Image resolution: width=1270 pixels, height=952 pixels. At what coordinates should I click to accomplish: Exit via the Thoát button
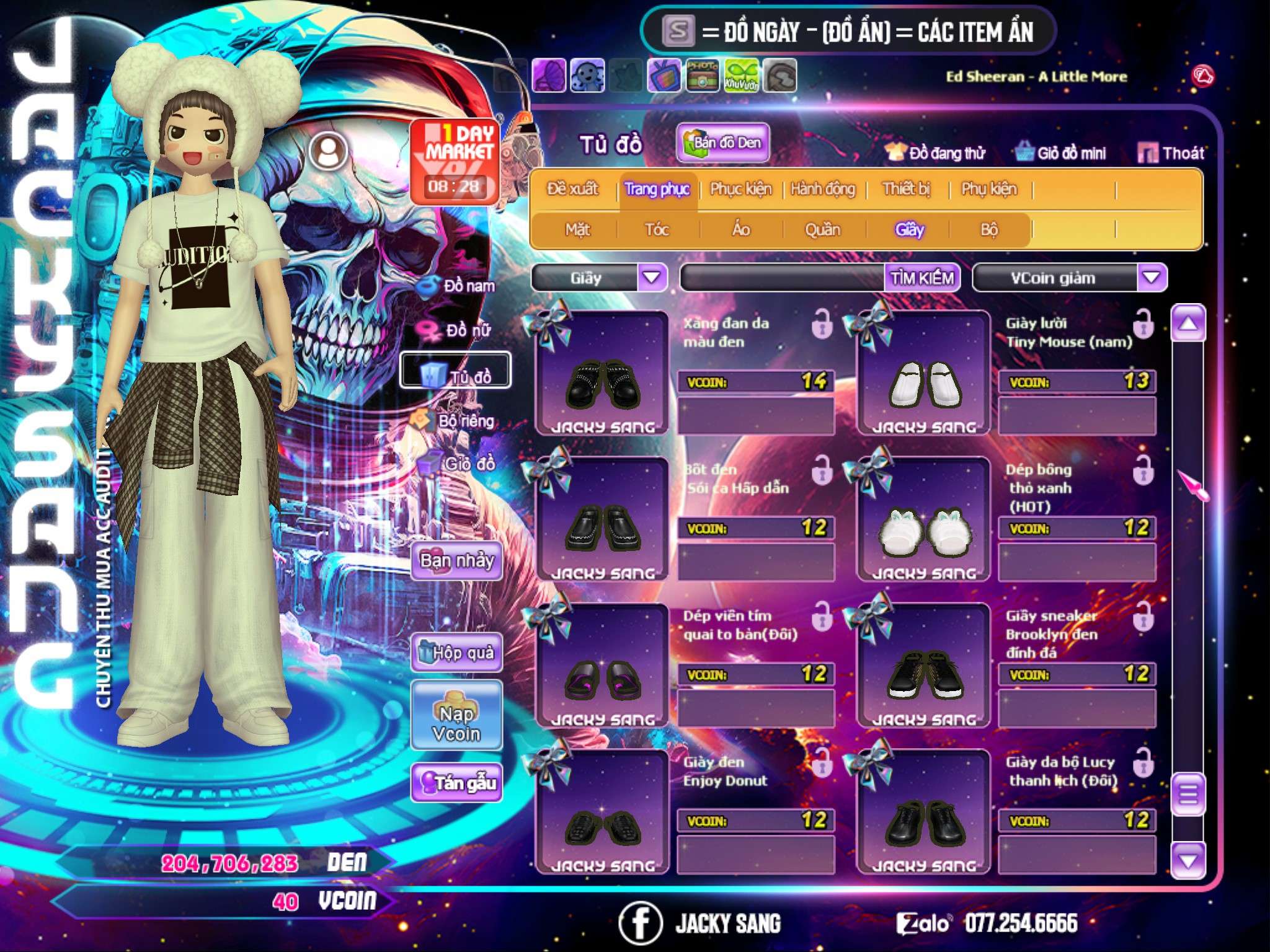coord(1171,153)
